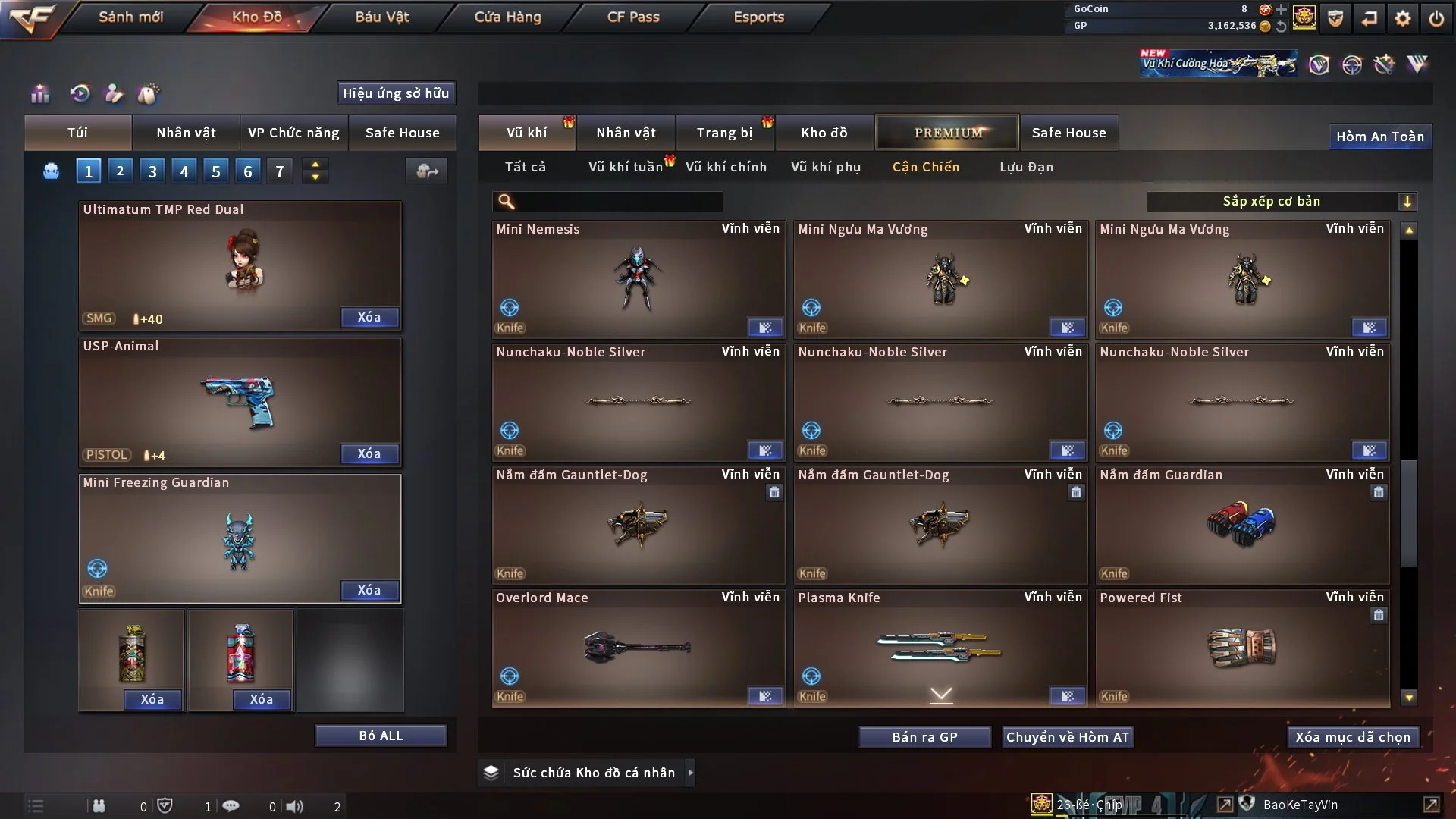
Task: Click Bỏ ALL to unequip everything
Action: pos(381,736)
